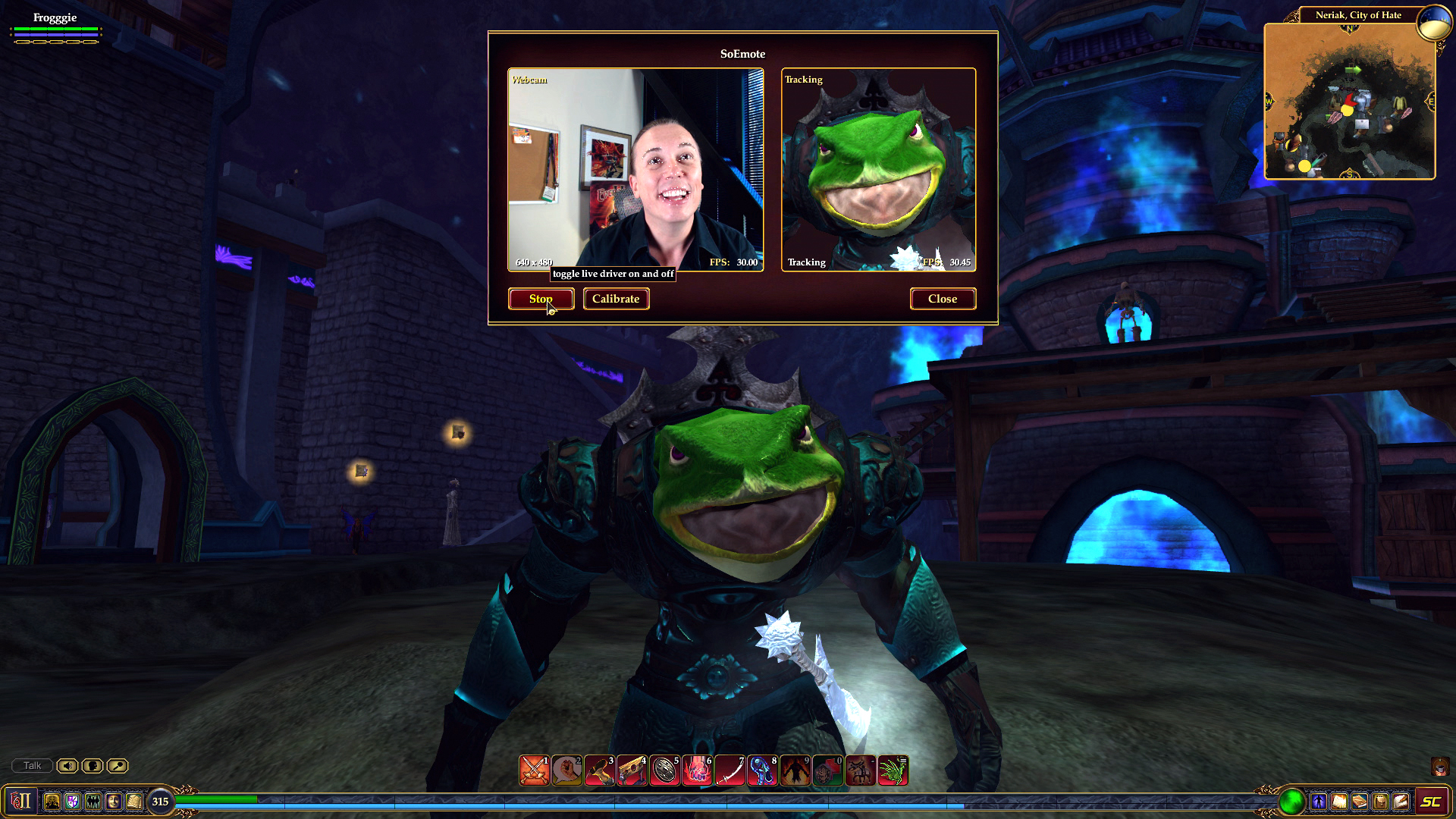The image size is (1456, 819).
Task: Activate the round shield ability in slot 5
Action: click(x=664, y=770)
